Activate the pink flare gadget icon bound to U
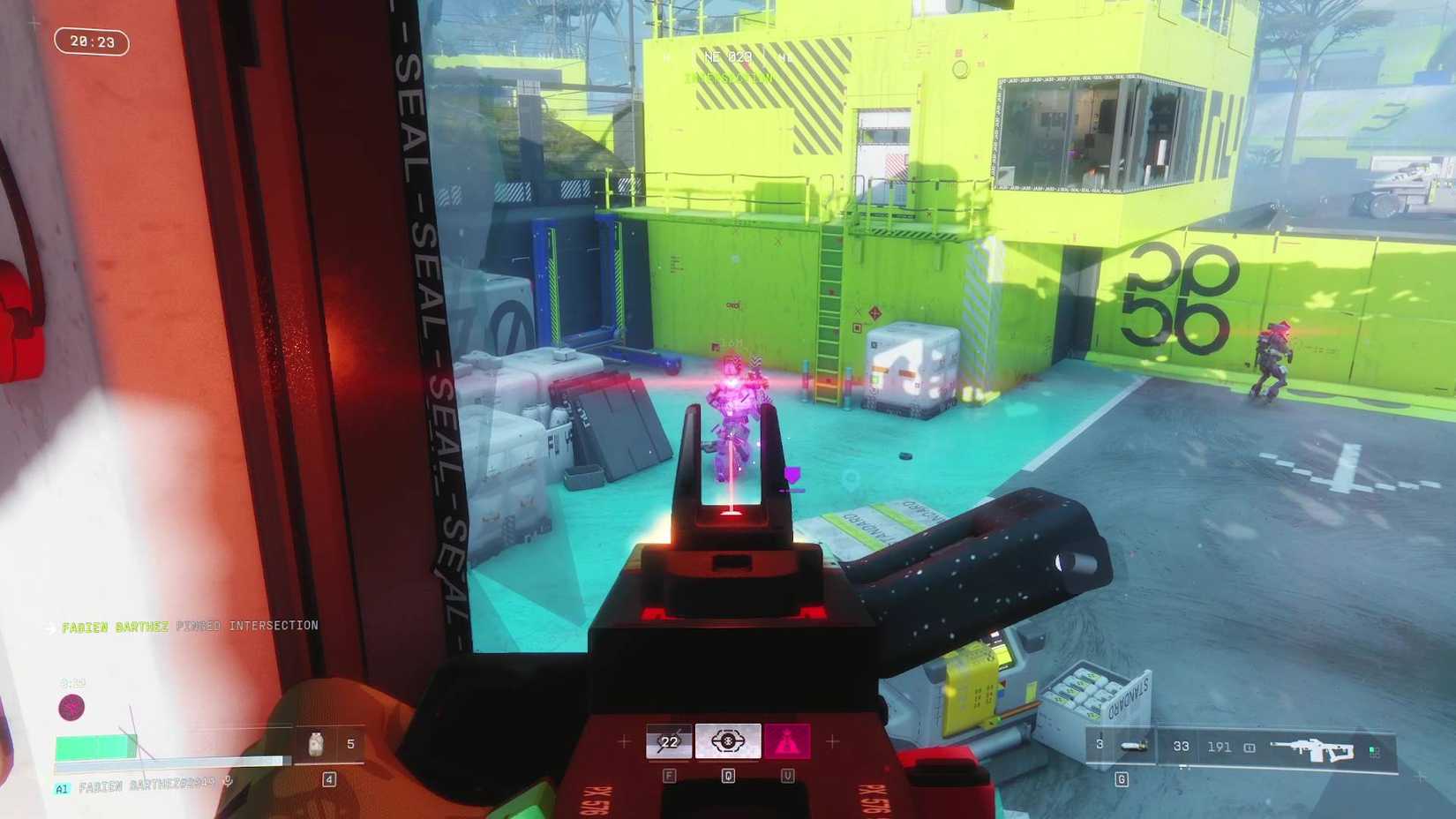Viewport: 1456px width, 819px height. 788,741
